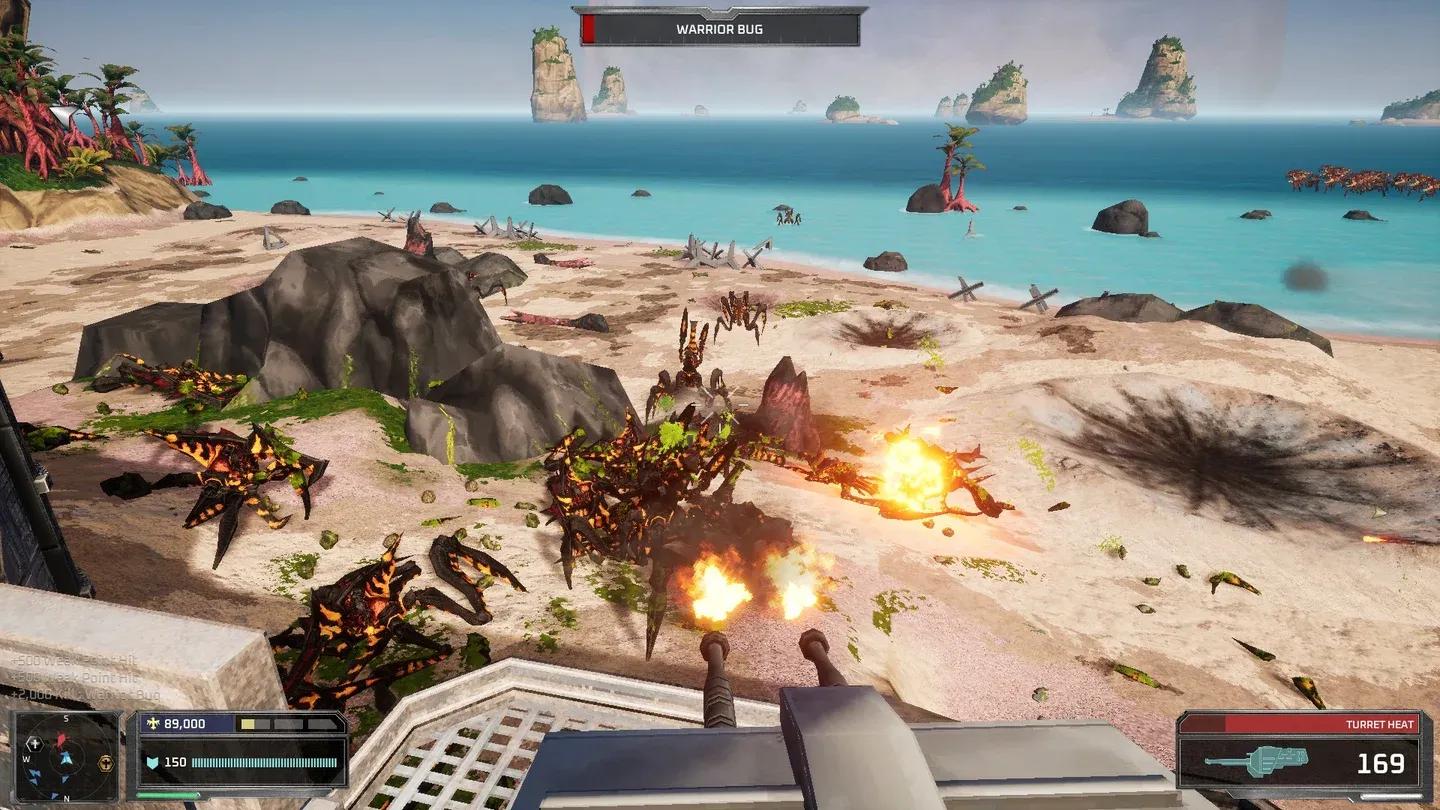
Task: Click the white diamond waypoint icon on the minimap
Action: [x=34, y=744]
